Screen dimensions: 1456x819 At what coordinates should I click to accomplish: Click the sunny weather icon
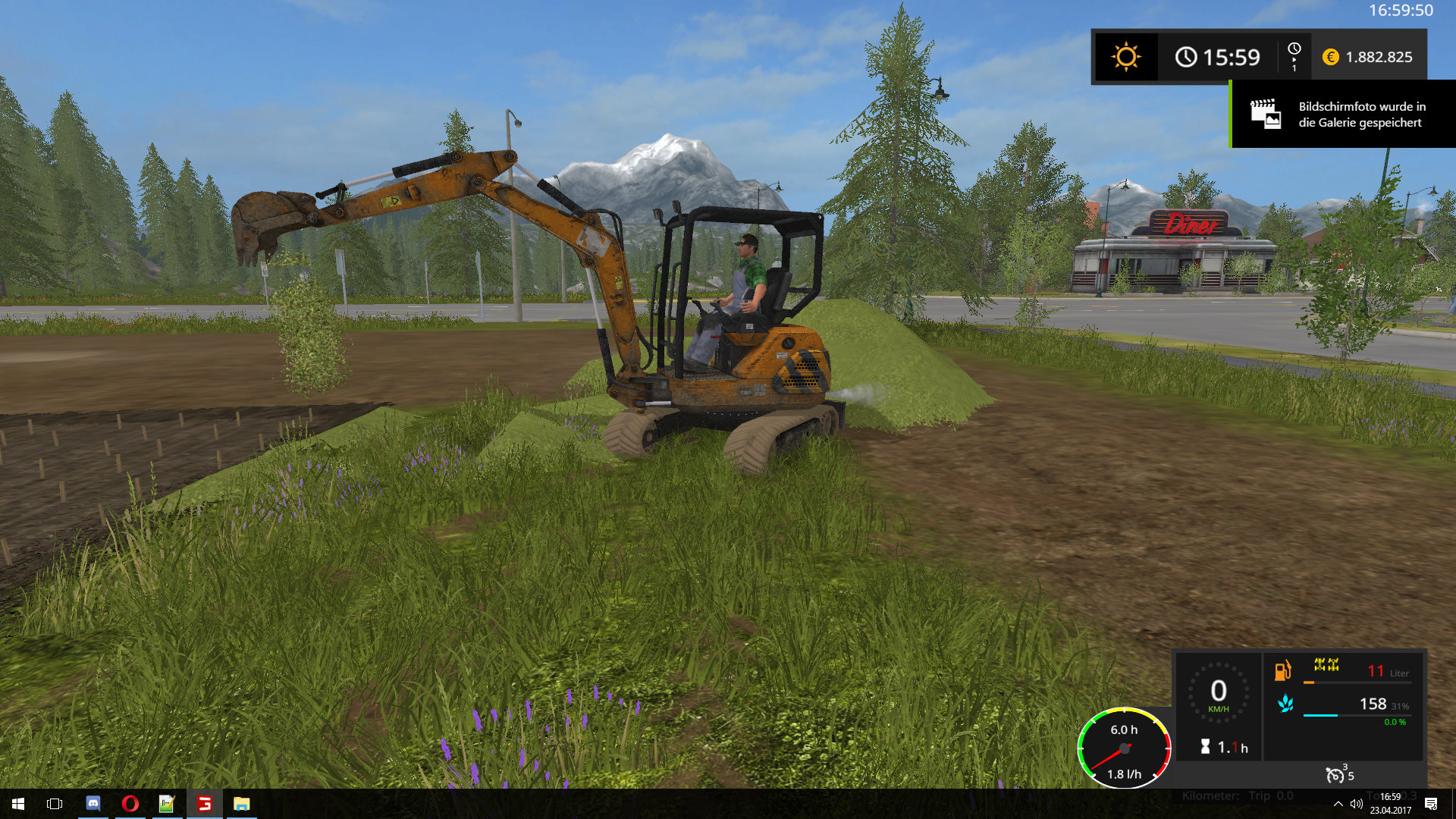pos(1125,57)
